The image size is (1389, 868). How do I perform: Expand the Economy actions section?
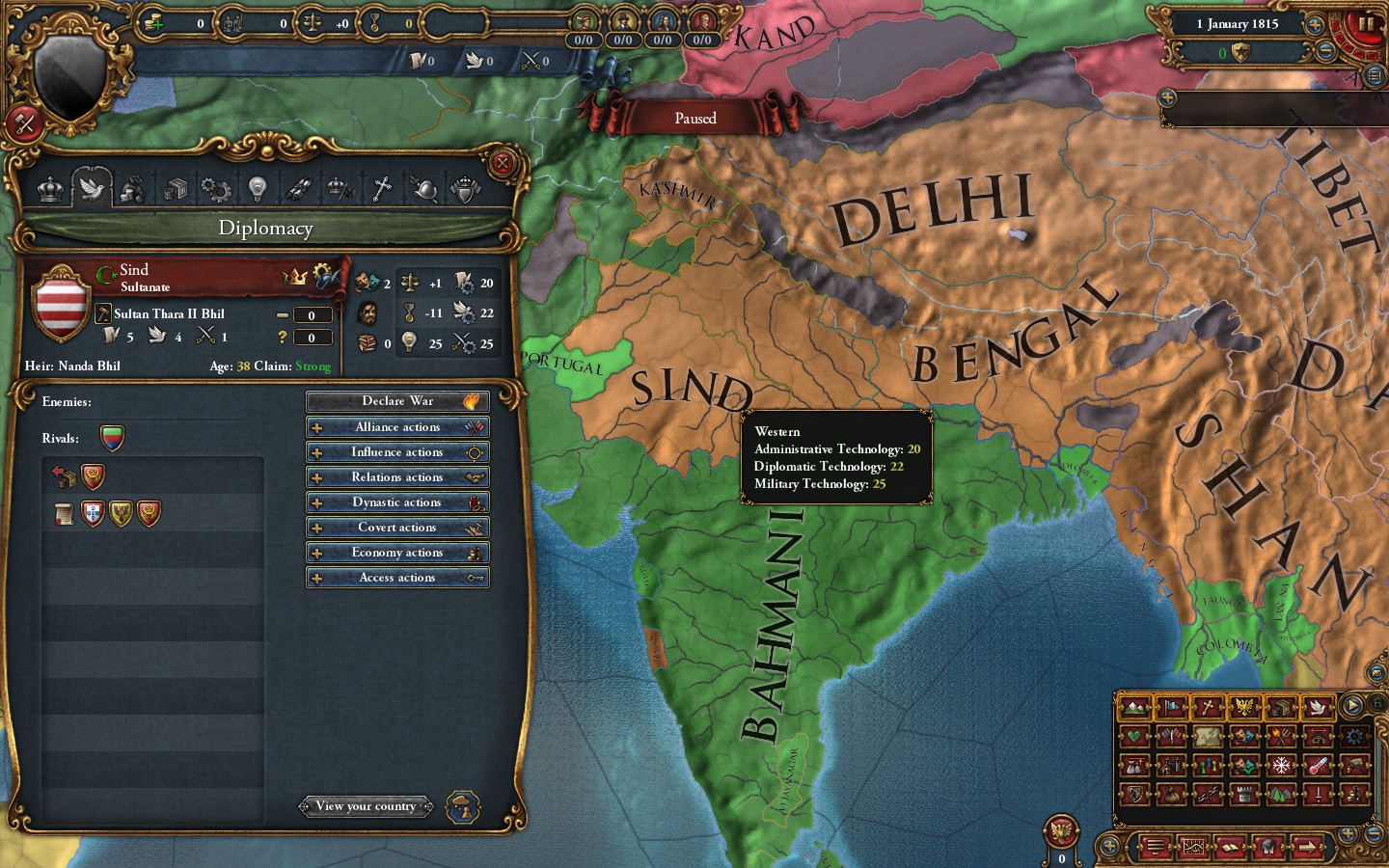click(397, 552)
